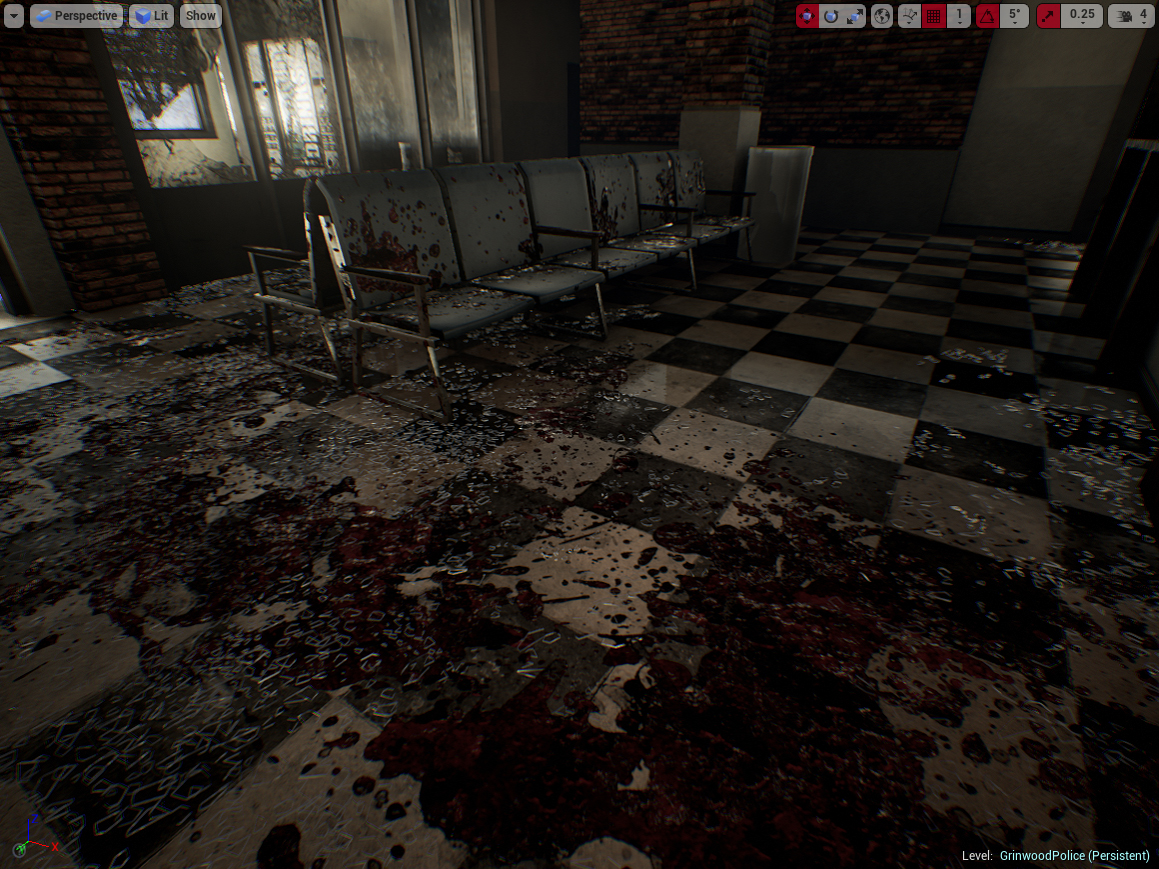
Task: Toggle surface snapping option
Action: tap(909, 15)
